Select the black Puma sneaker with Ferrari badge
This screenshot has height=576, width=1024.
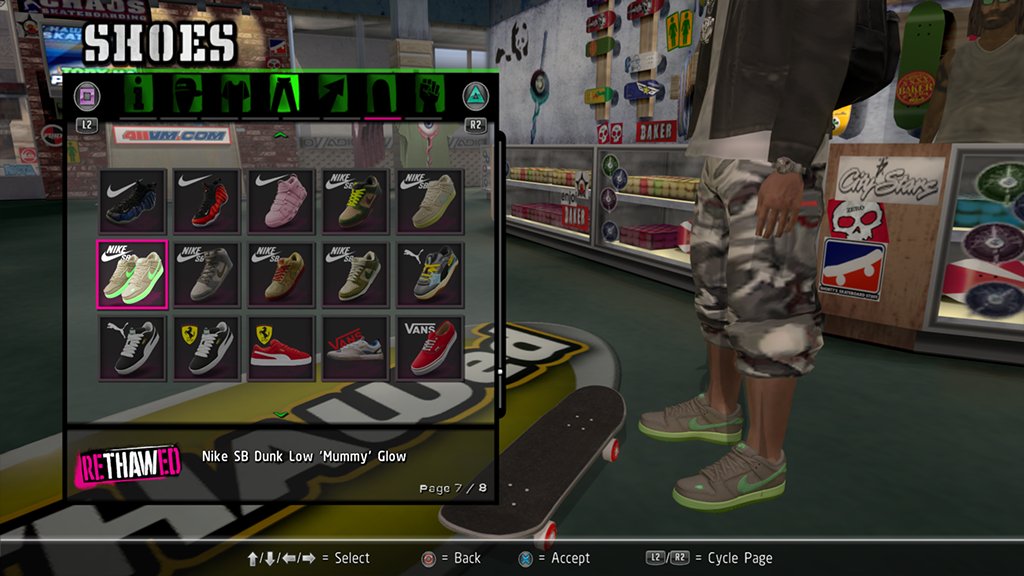[206, 348]
